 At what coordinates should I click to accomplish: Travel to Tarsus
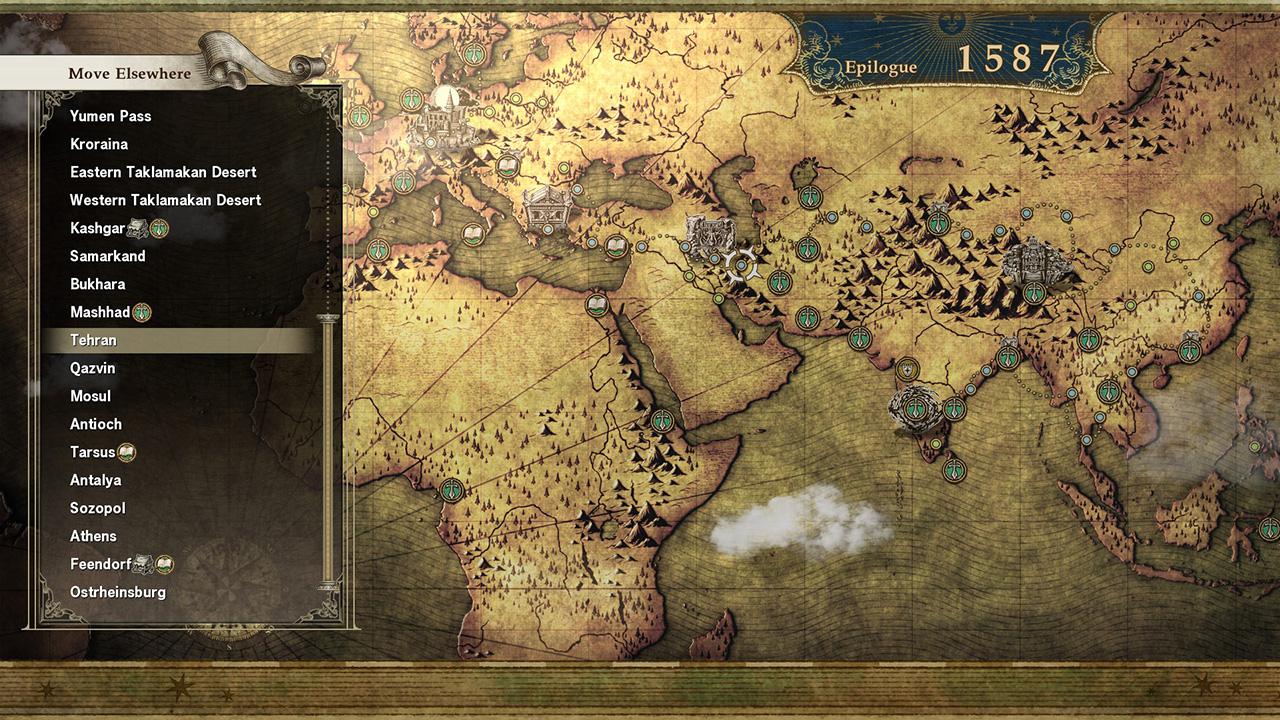pos(93,452)
